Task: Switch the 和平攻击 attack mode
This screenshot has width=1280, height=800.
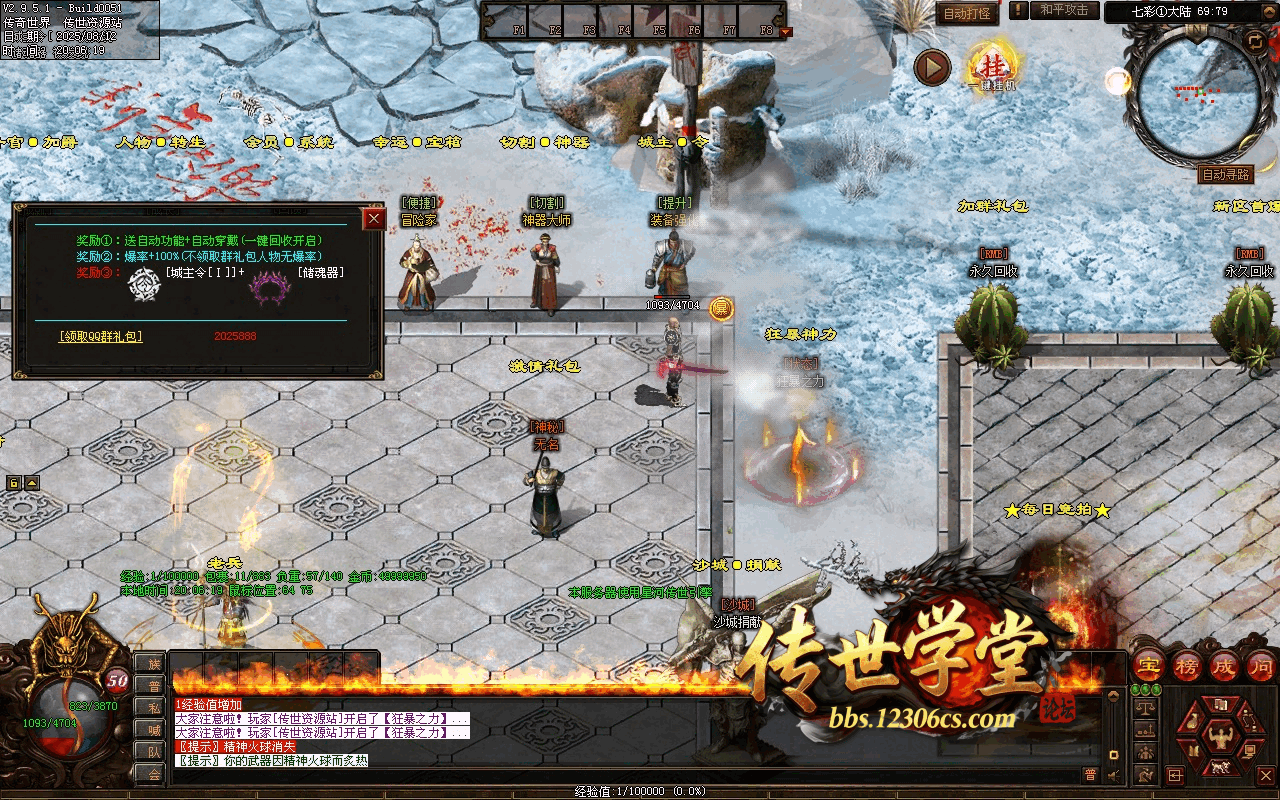Action: (1063, 10)
